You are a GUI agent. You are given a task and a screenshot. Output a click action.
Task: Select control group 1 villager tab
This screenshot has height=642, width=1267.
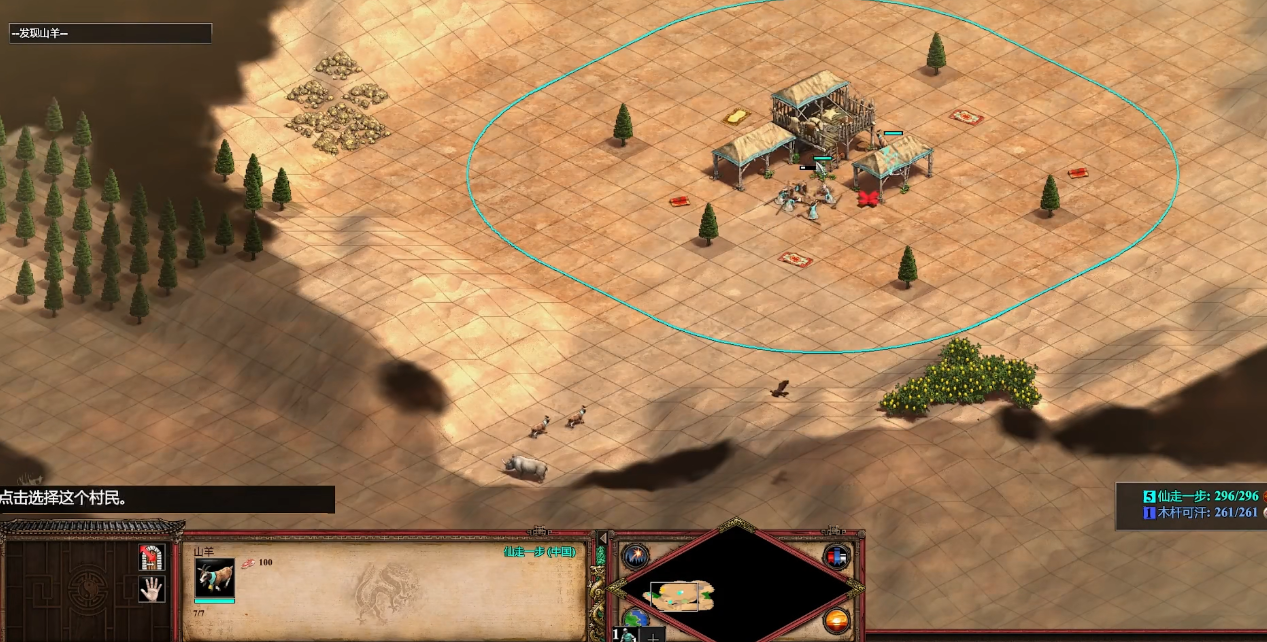pyautogui.click(x=624, y=634)
